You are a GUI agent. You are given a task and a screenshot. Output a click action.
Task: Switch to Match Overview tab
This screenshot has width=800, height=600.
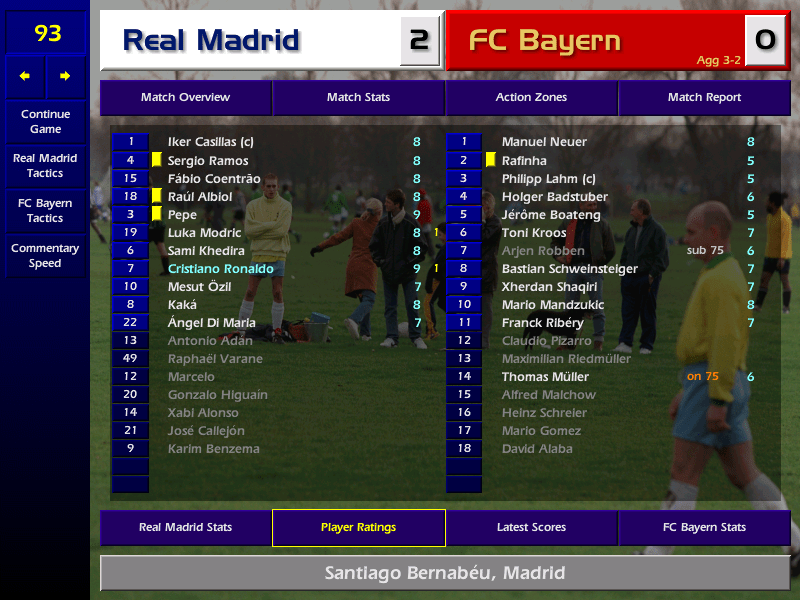[185, 98]
